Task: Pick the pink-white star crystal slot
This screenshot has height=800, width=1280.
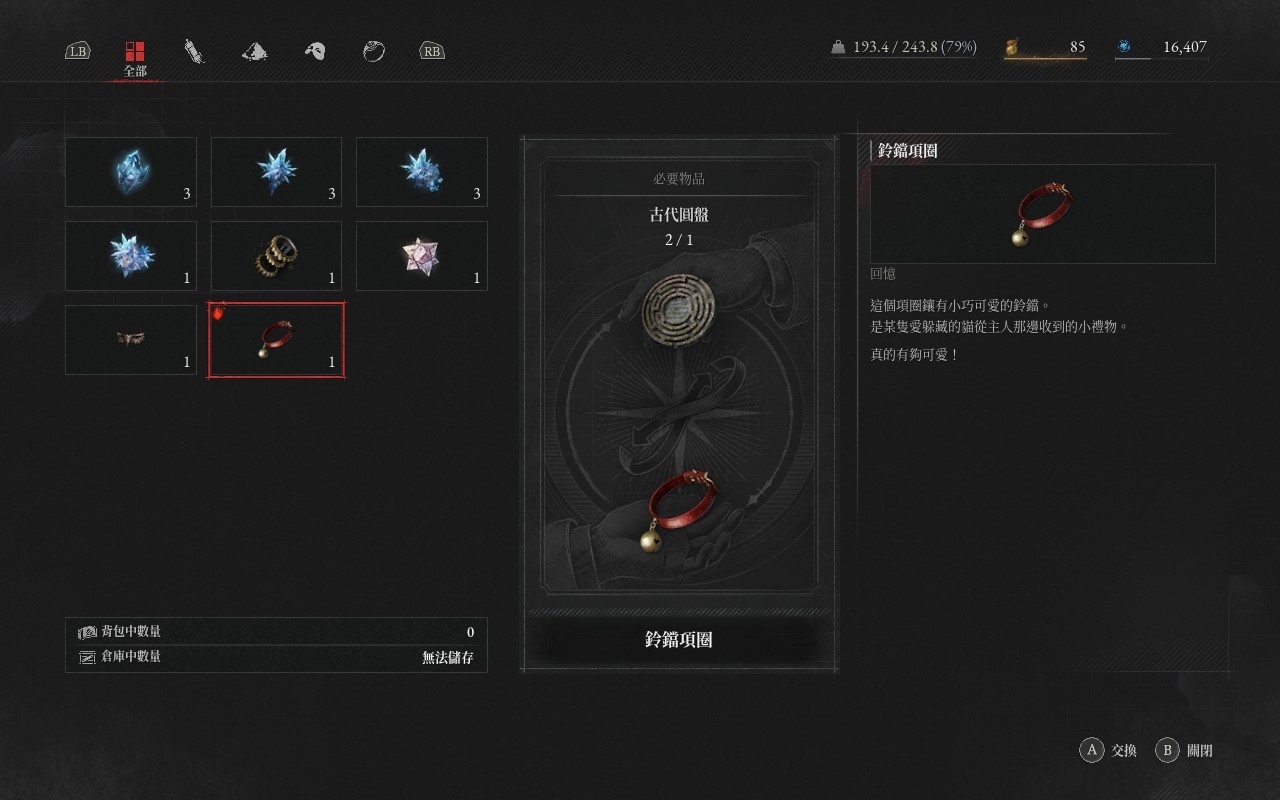Action: (x=421, y=256)
